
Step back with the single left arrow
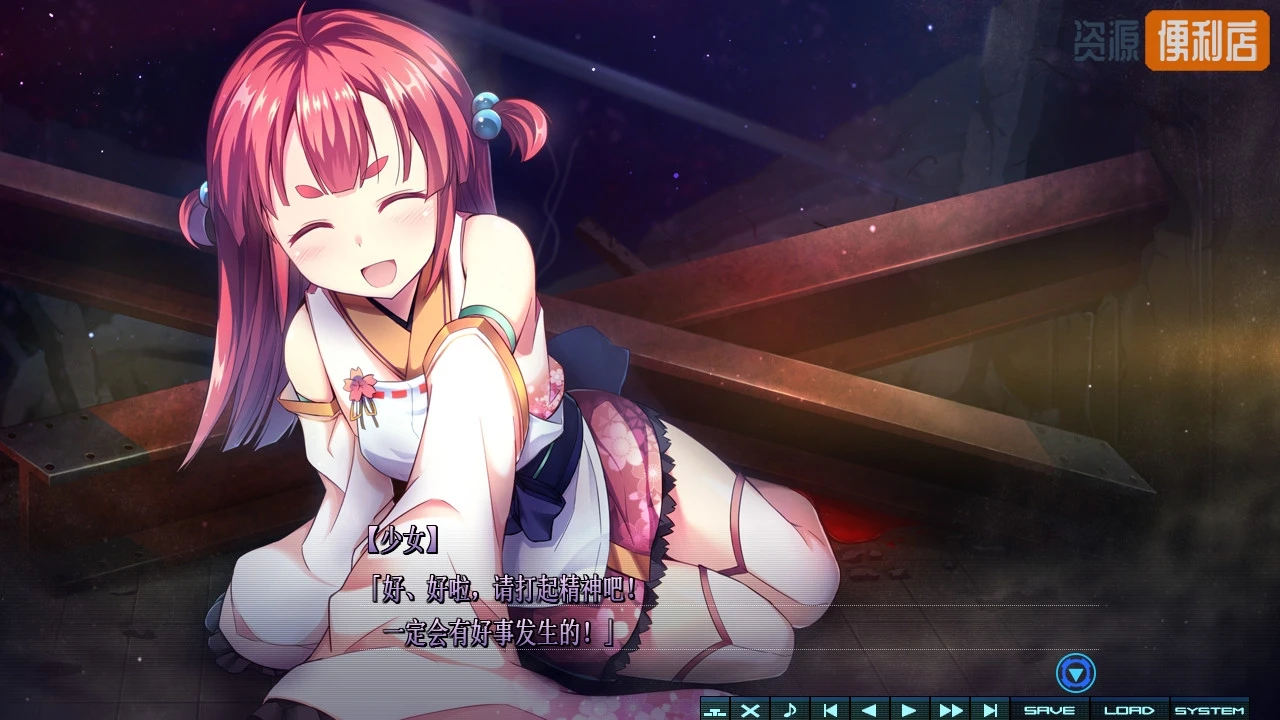pos(869,710)
